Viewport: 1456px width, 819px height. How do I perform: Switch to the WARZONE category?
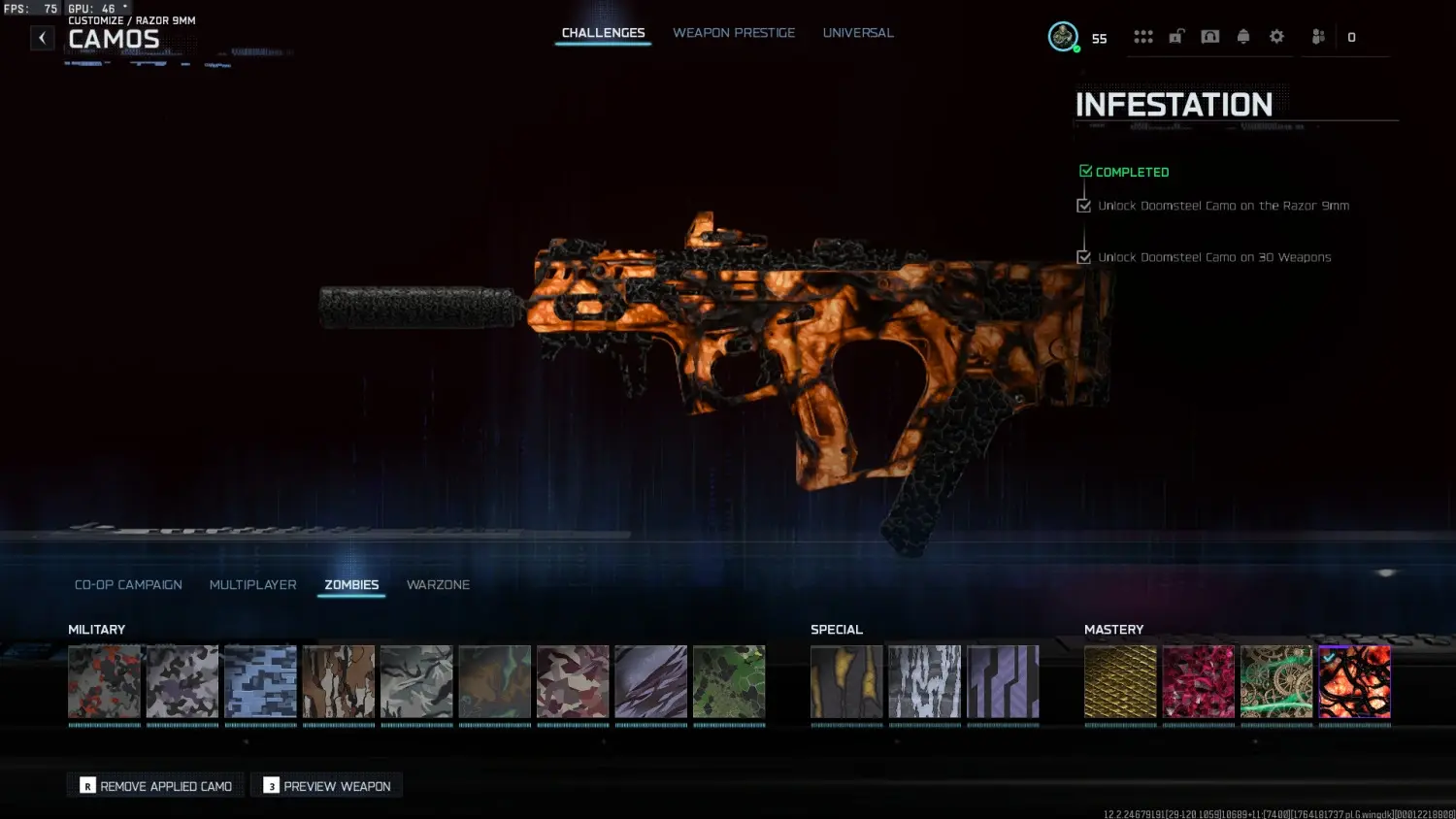coord(438,584)
